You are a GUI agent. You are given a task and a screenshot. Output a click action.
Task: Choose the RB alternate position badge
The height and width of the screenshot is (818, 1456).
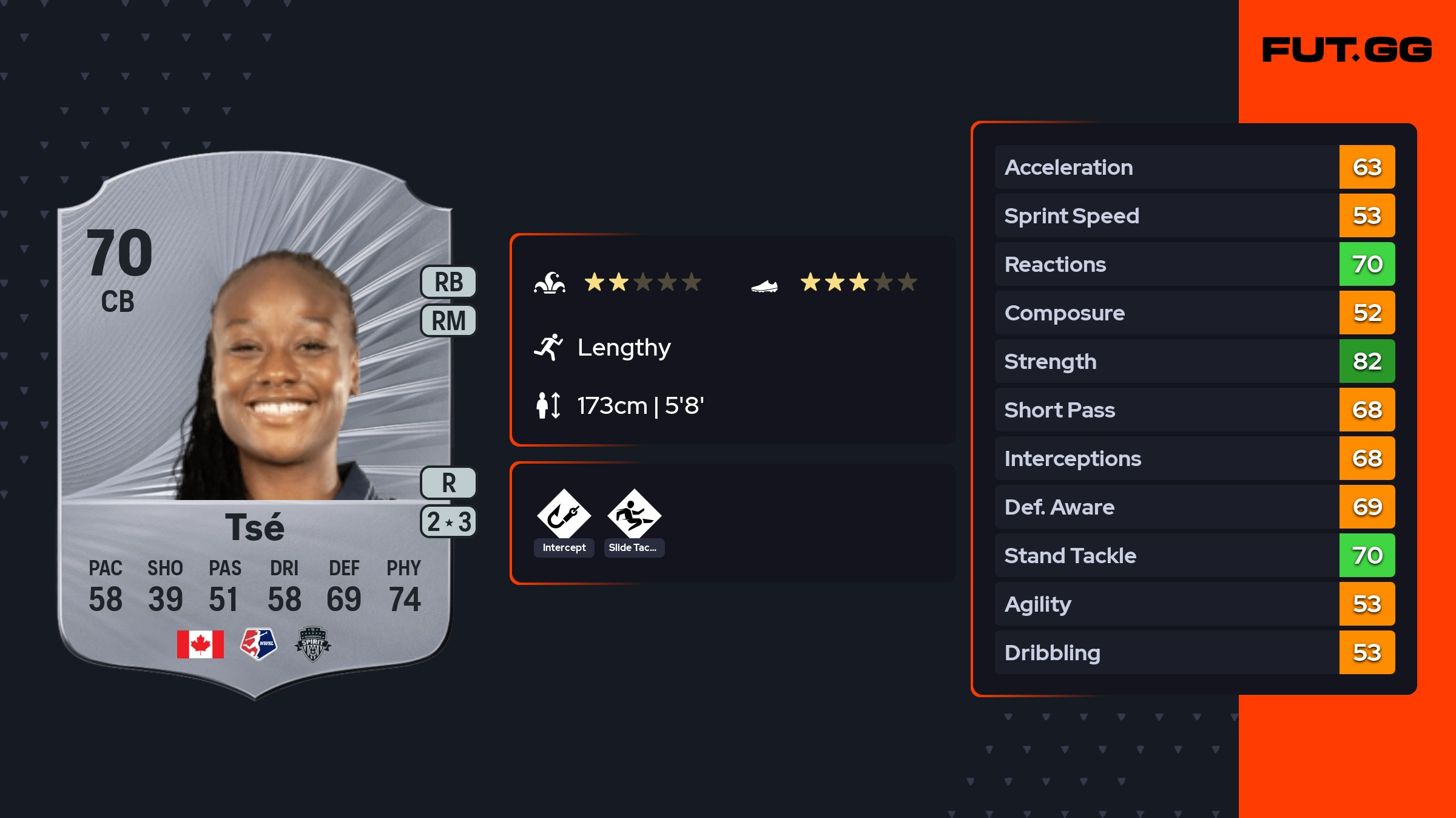(448, 282)
